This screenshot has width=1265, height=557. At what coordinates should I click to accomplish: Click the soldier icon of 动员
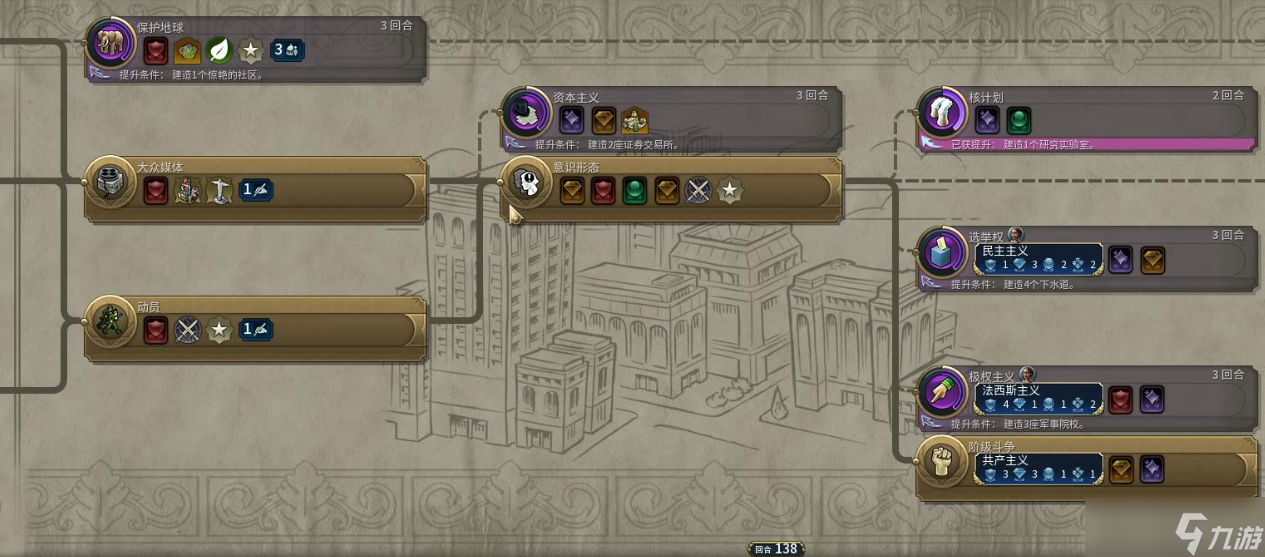point(108,321)
